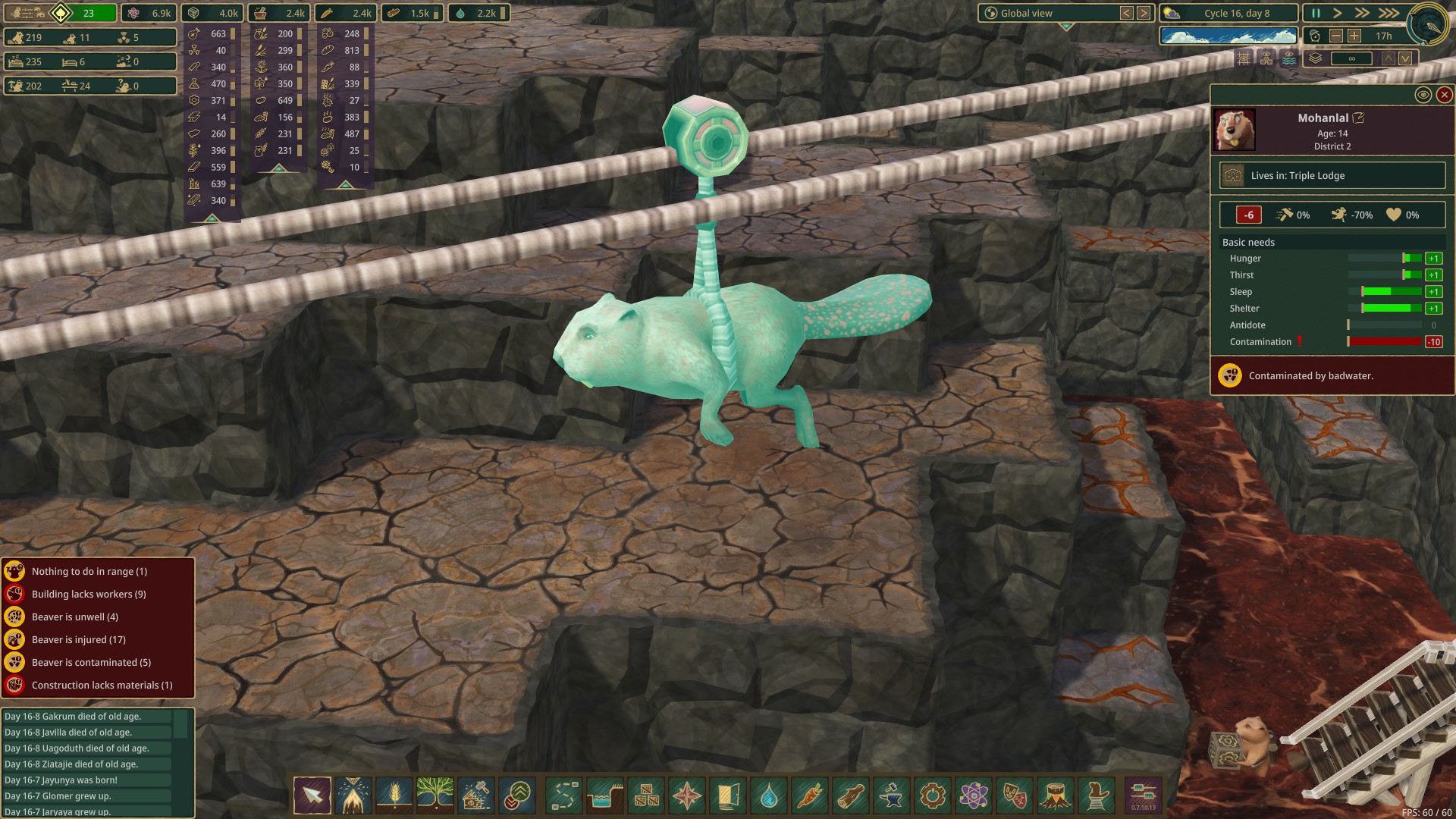Image resolution: width=1456 pixels, height=819 pixels.
Task: Open the wood logs building category
Action: pos(851,795)
